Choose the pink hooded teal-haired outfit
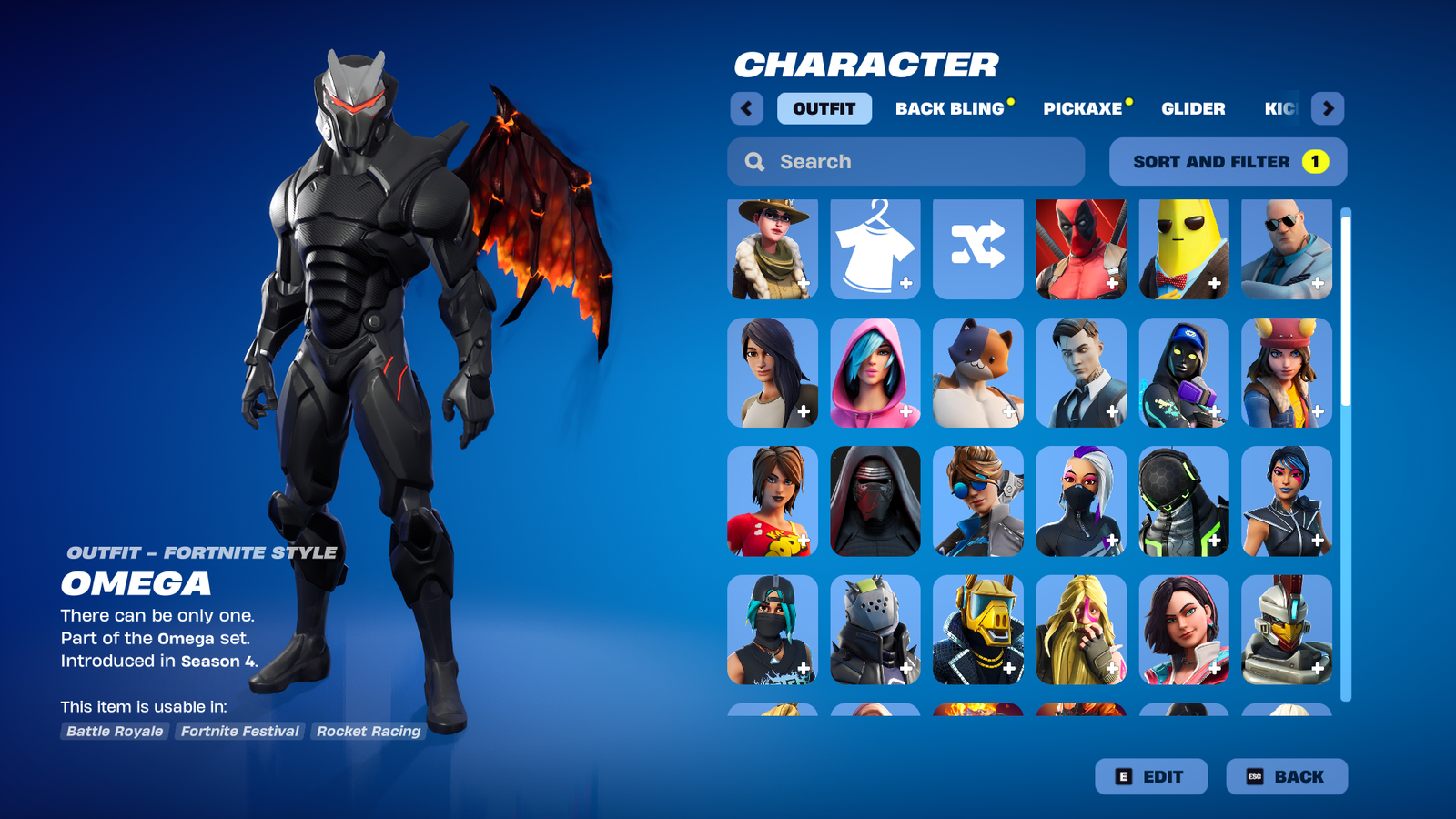 point(875,373)
